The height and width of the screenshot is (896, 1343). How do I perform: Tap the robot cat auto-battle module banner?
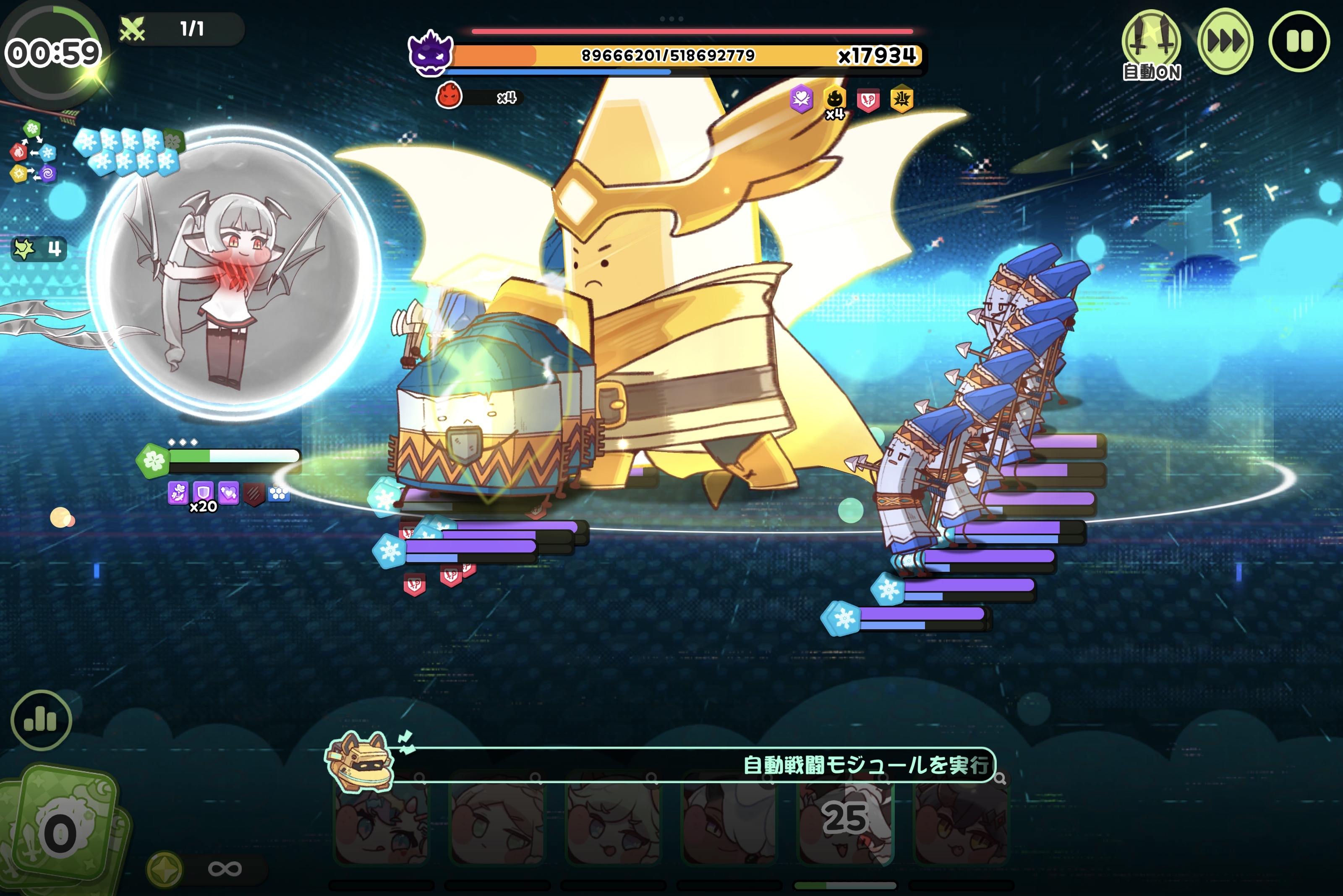[x=658, y=764]
